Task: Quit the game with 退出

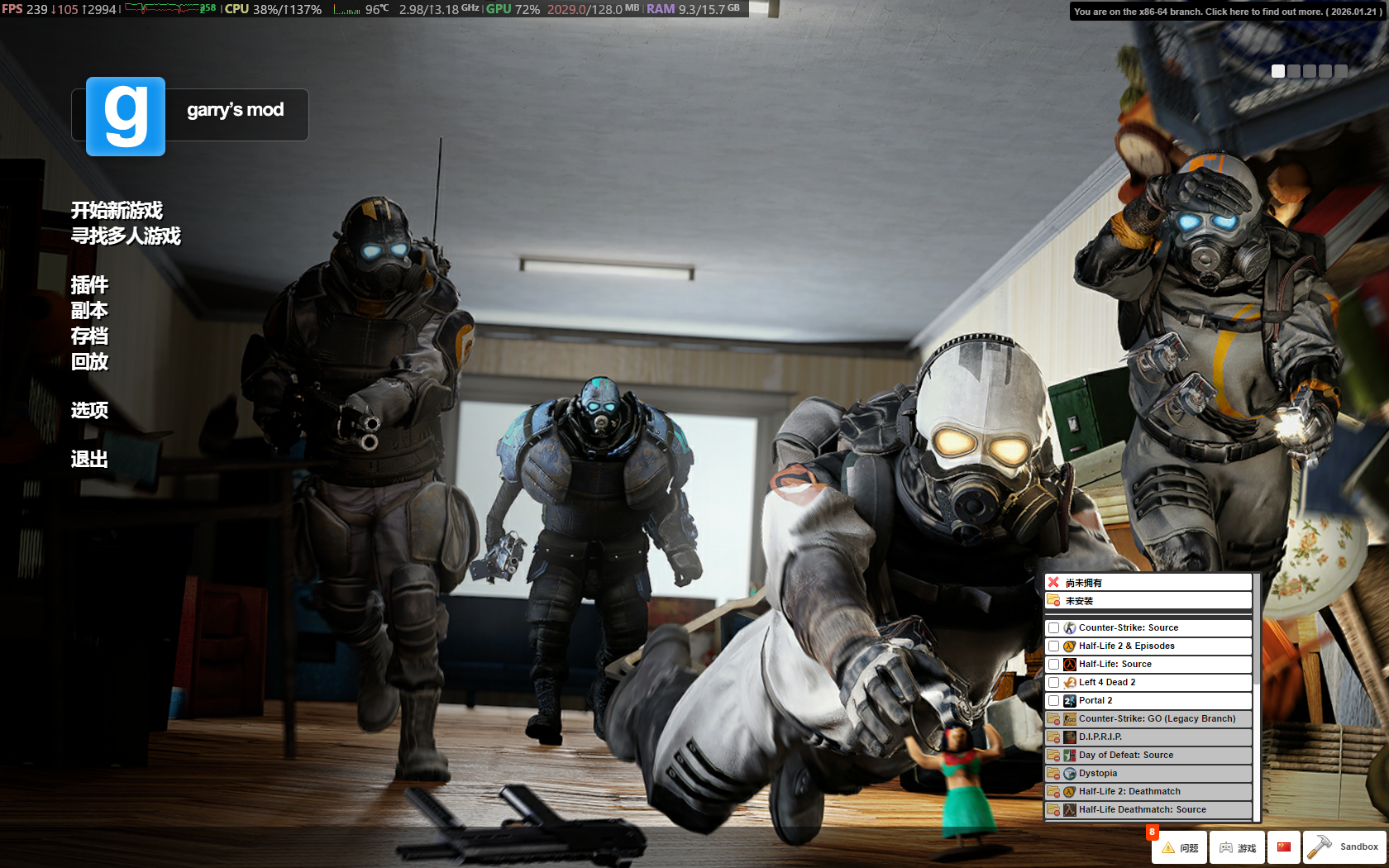Action: (x=89, y=460)
